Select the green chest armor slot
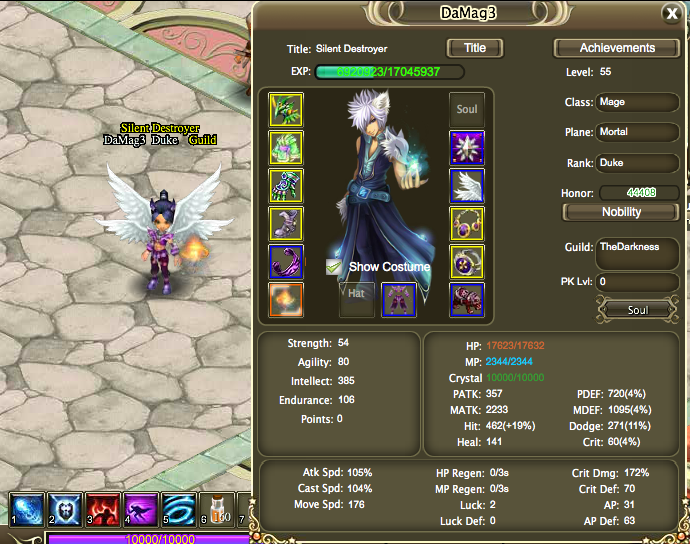The width and height of the screenshot is (690, 544). pos(286,147)
